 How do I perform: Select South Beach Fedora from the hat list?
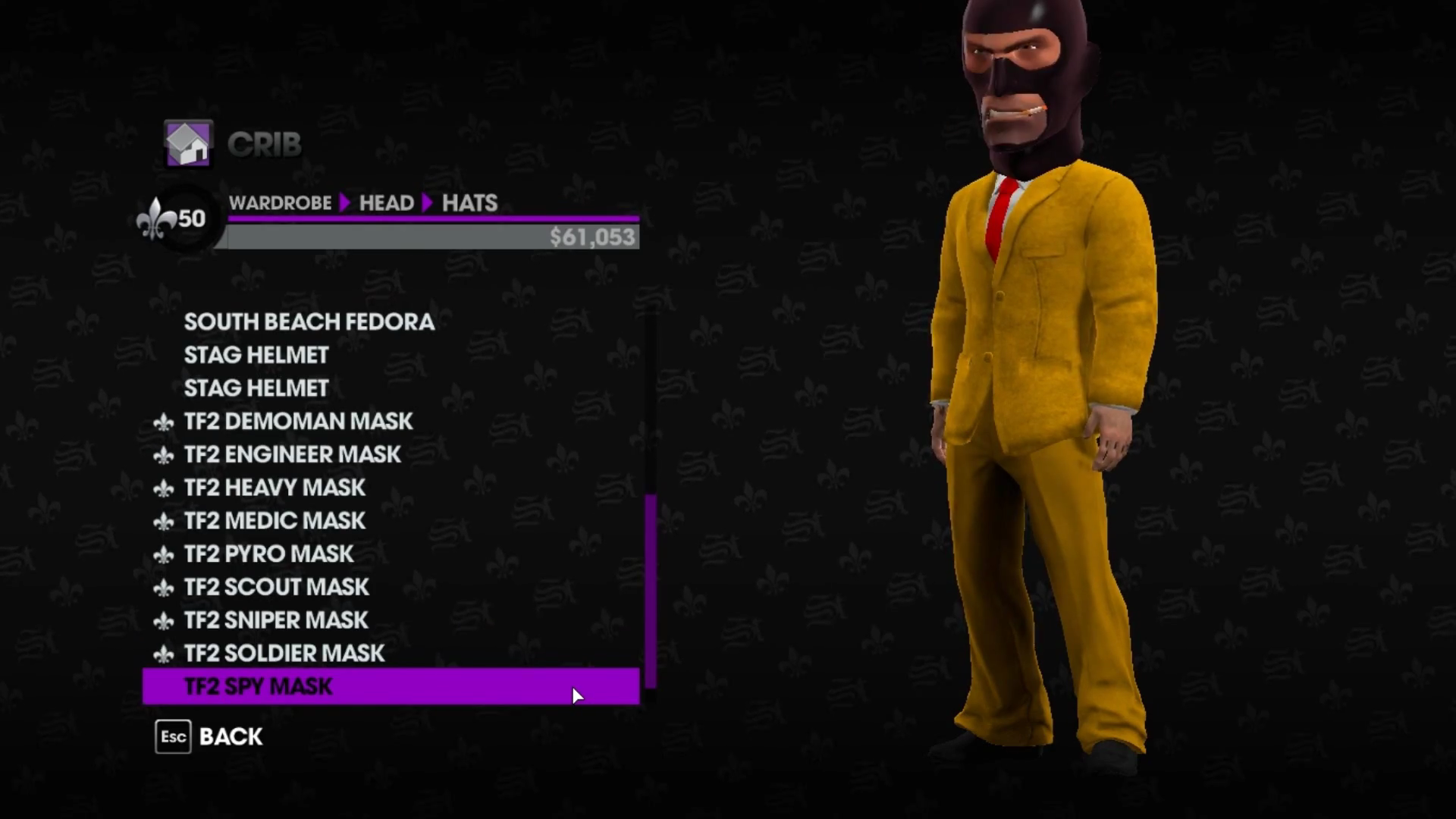click(309, 322)
